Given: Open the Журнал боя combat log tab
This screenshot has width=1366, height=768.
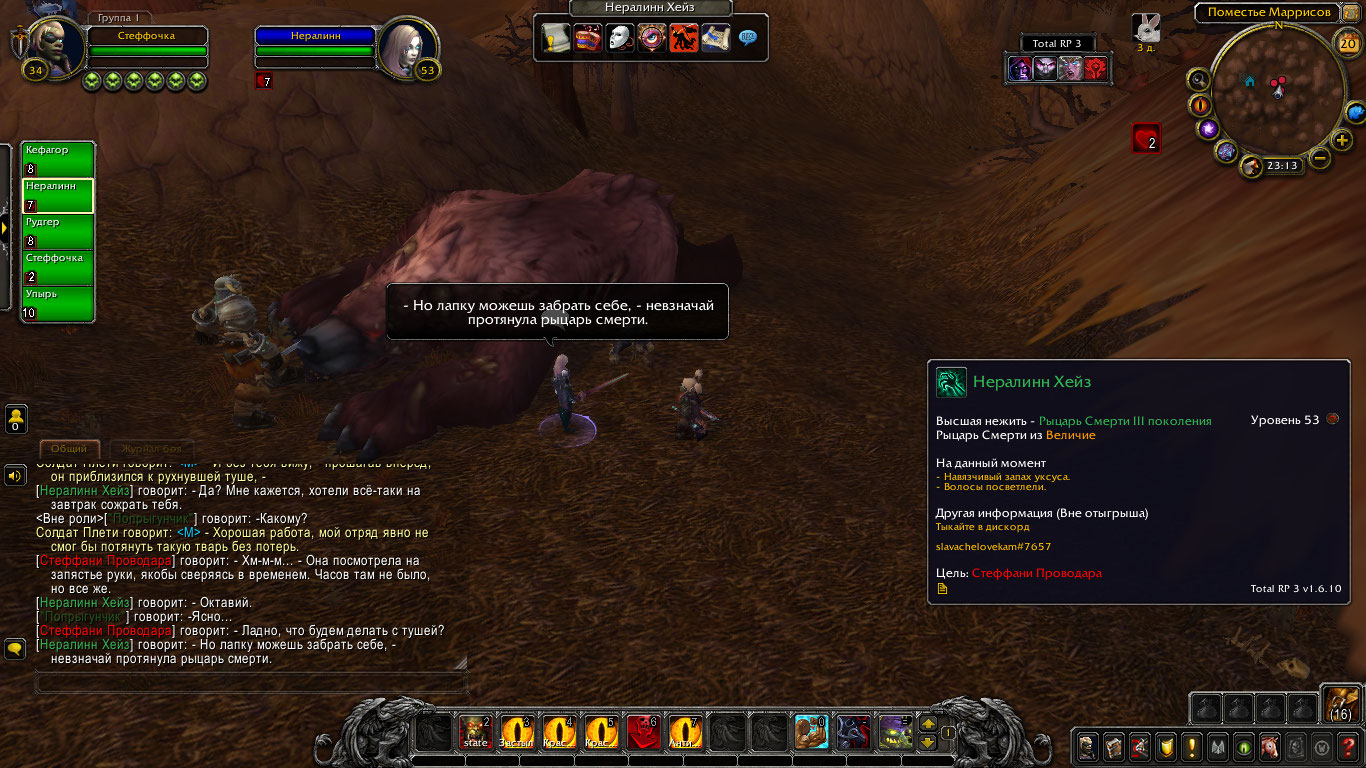Looking at the screenshot, I should [152, 449].
